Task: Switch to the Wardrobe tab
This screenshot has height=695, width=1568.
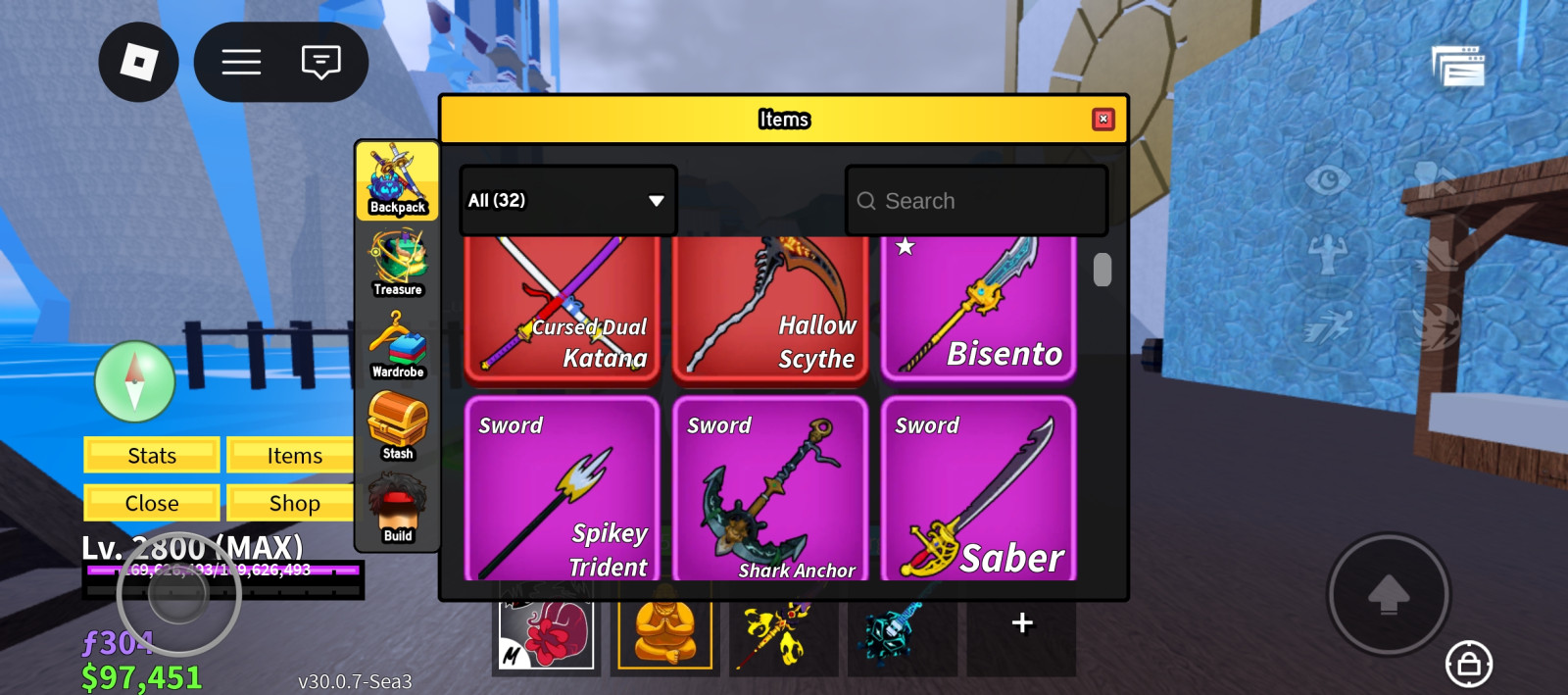Action: (397, 345)
